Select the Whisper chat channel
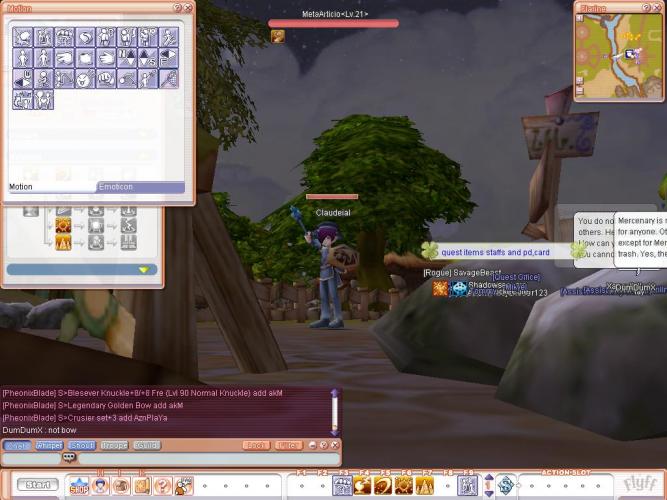Image resolution: width=667 pixels, height=500 pixels. pyautogui.click(x=49, y=445)
